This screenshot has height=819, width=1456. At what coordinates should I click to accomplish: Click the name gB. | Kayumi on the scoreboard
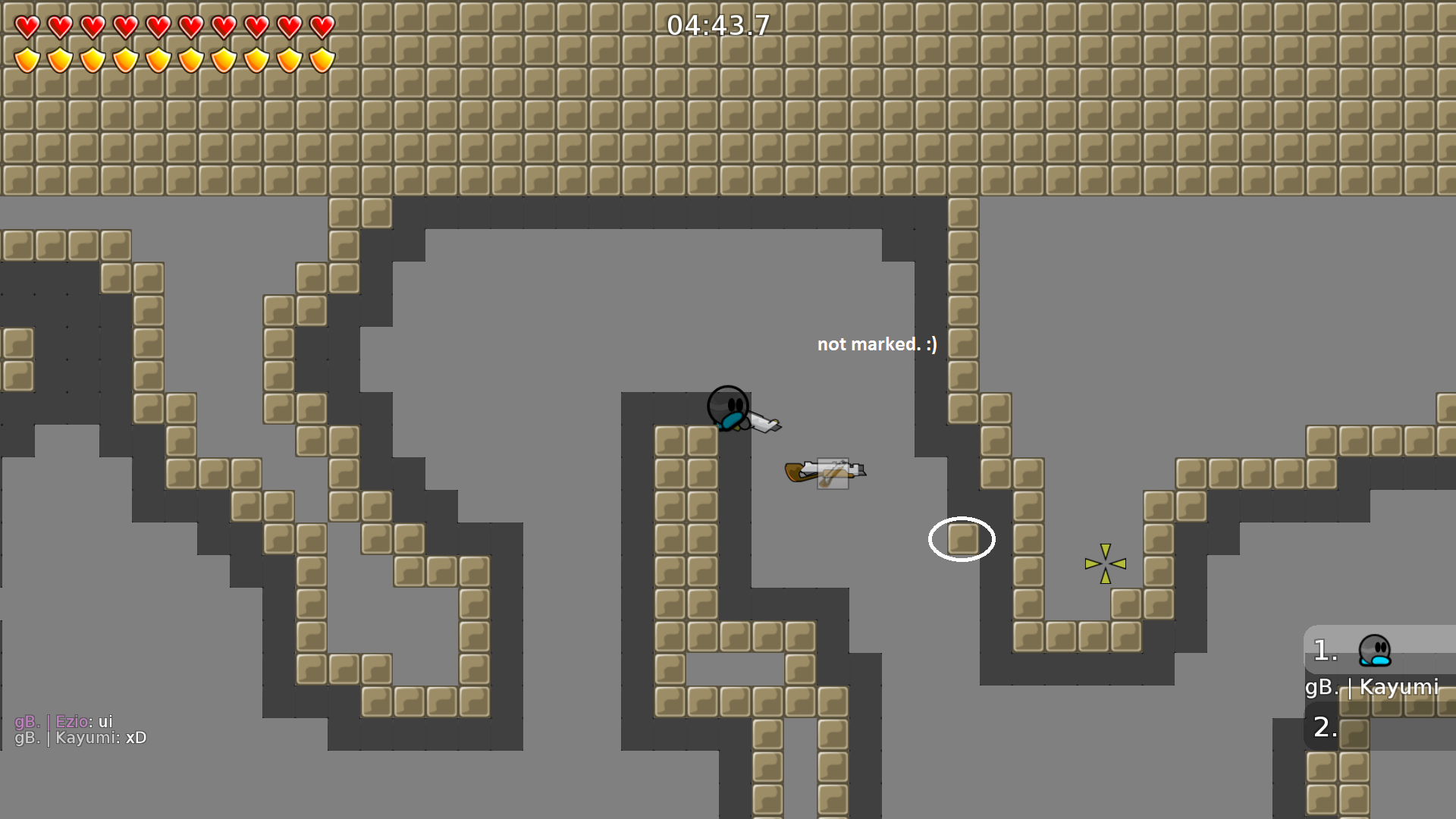1373,688
